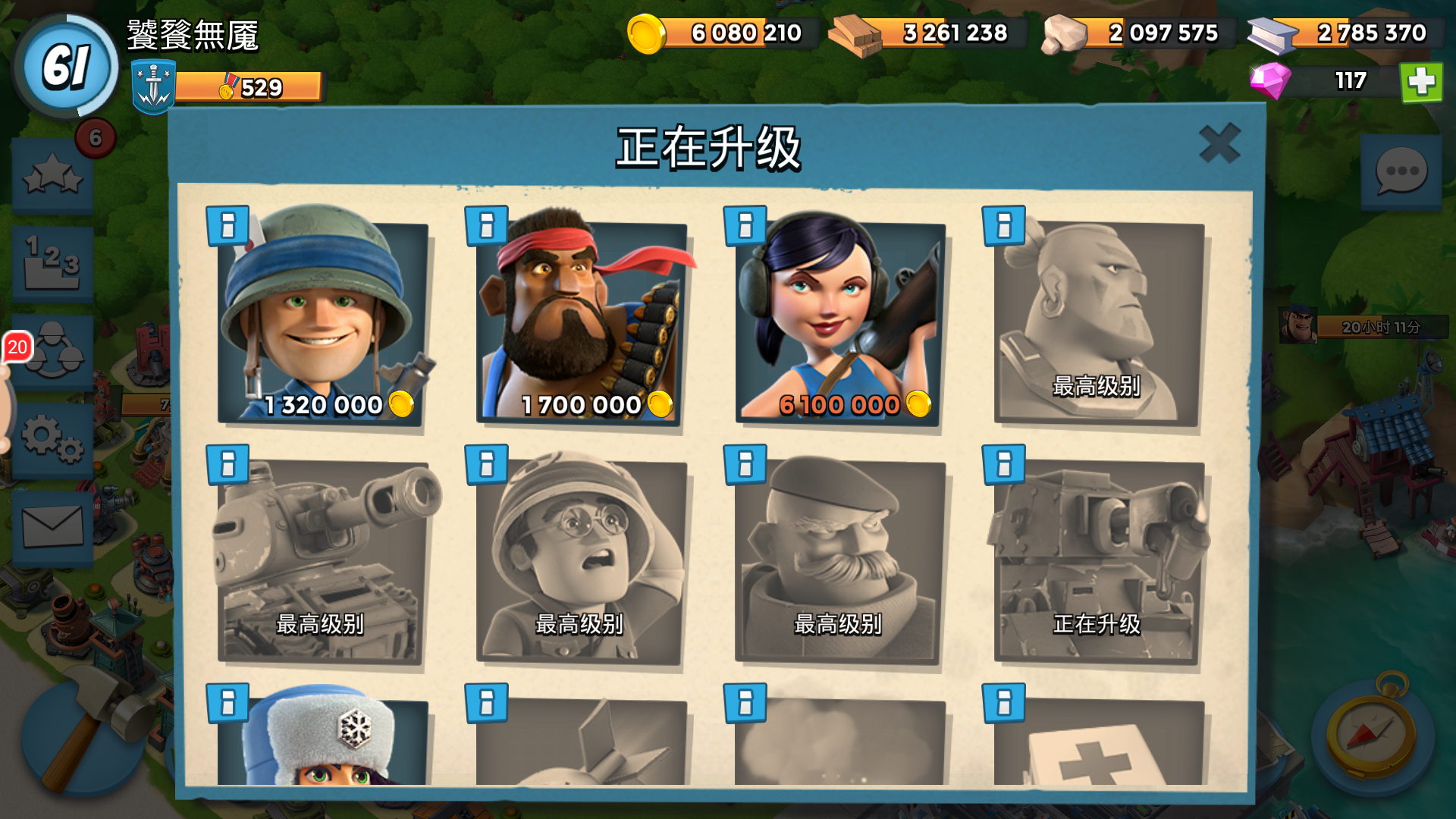The image size is (1456, 819).
Task: Open info for the Rifleman portrait
Action: (227, 226)
